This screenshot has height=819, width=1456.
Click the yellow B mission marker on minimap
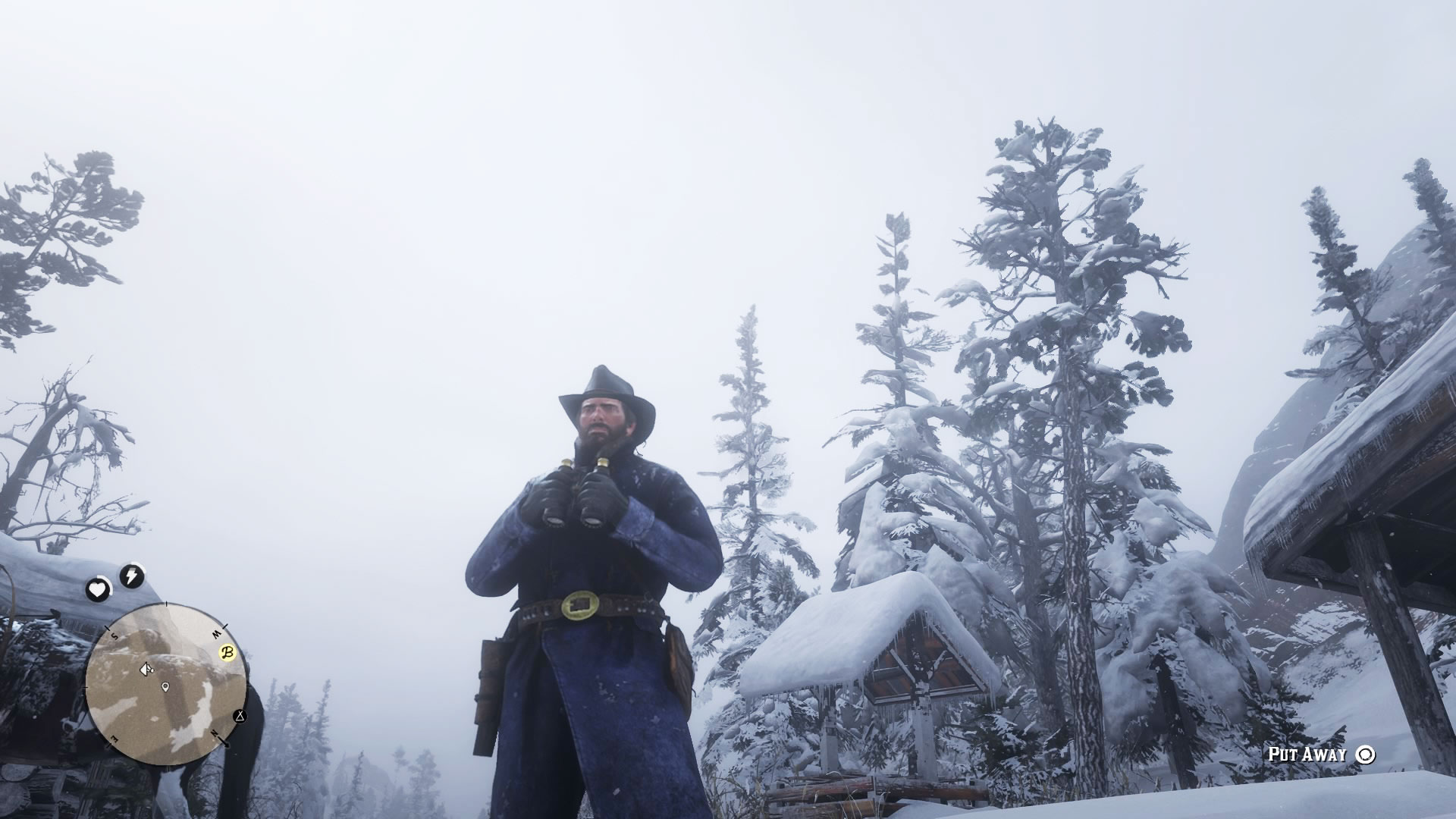[227, 652]
